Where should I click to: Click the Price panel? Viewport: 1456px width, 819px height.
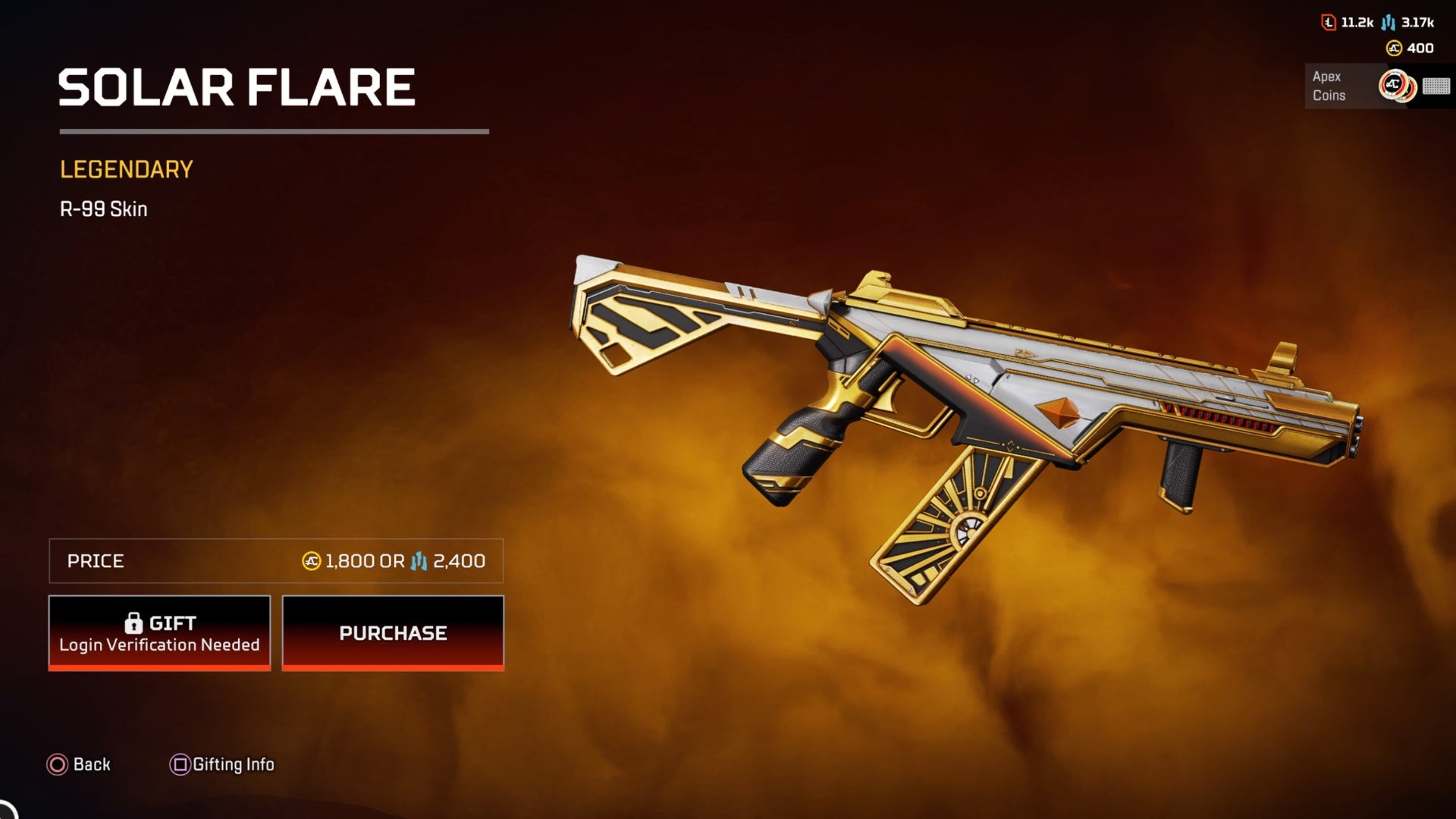[276, 561]
